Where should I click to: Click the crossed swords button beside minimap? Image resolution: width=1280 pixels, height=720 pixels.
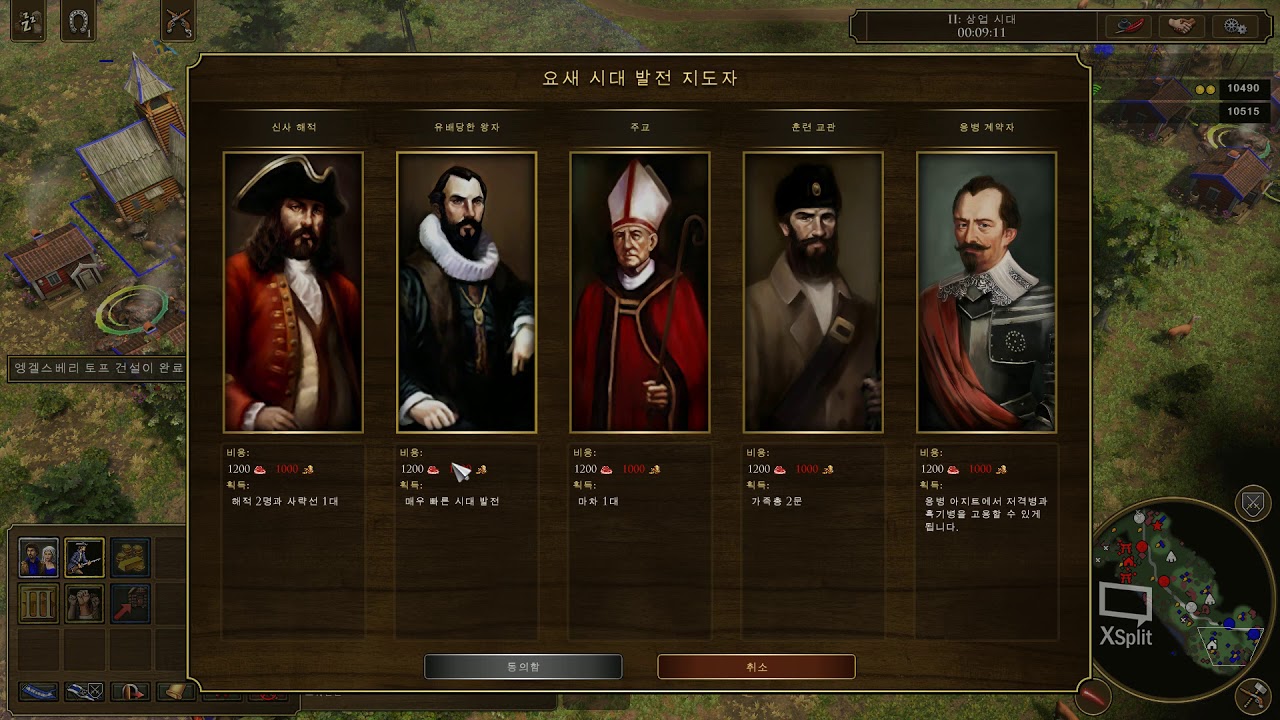point(1253,503)
